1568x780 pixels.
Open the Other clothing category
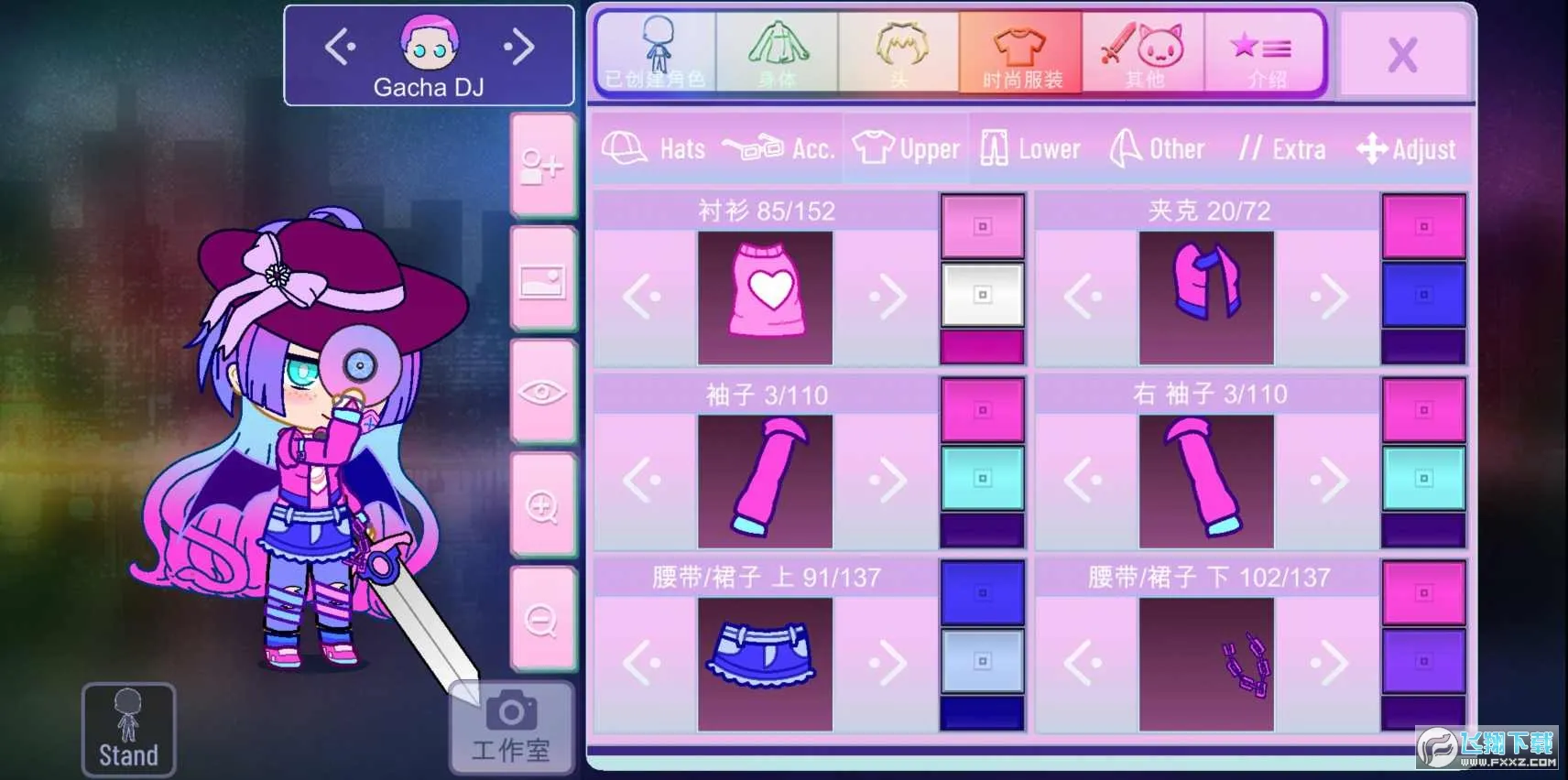click(1157, 147)
